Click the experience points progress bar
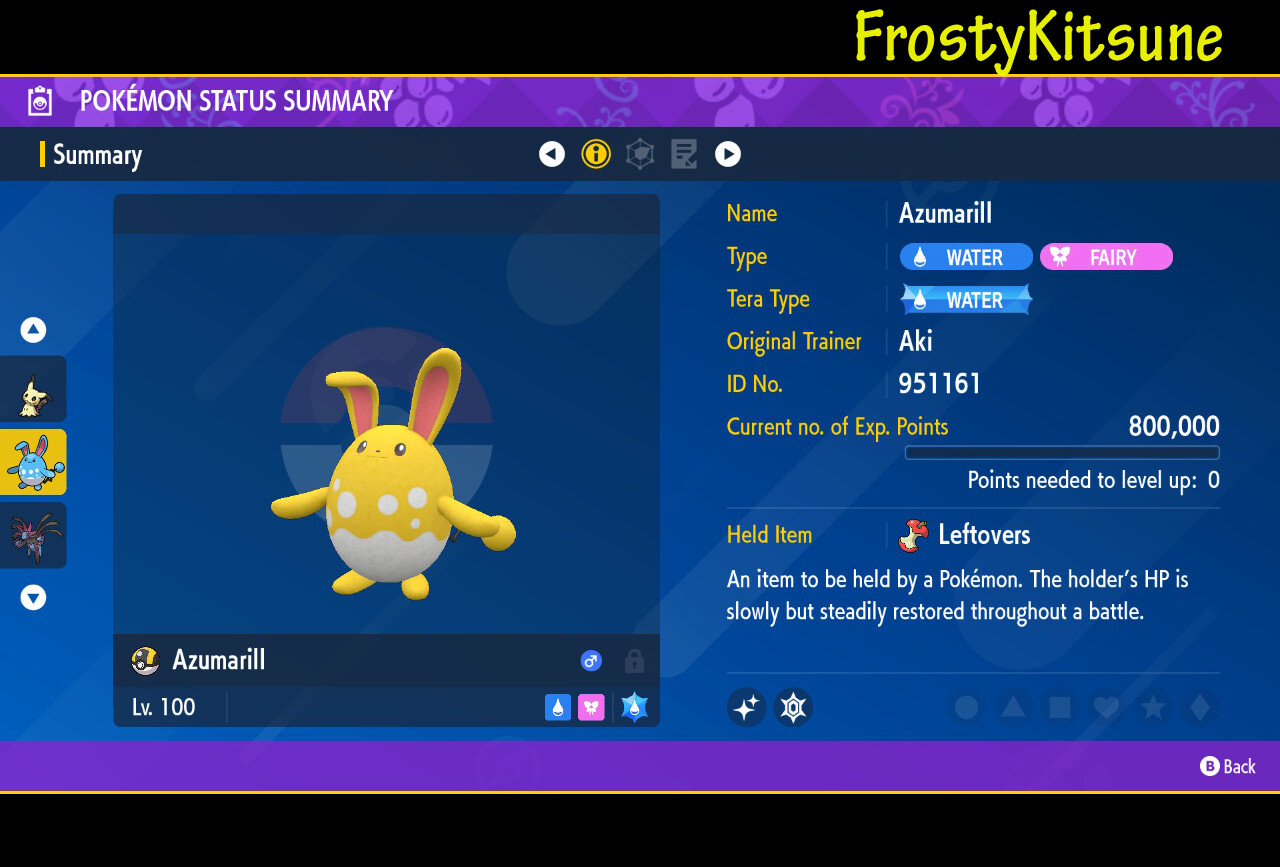This screenshot has width=1280, height=867. point(1061,452)
